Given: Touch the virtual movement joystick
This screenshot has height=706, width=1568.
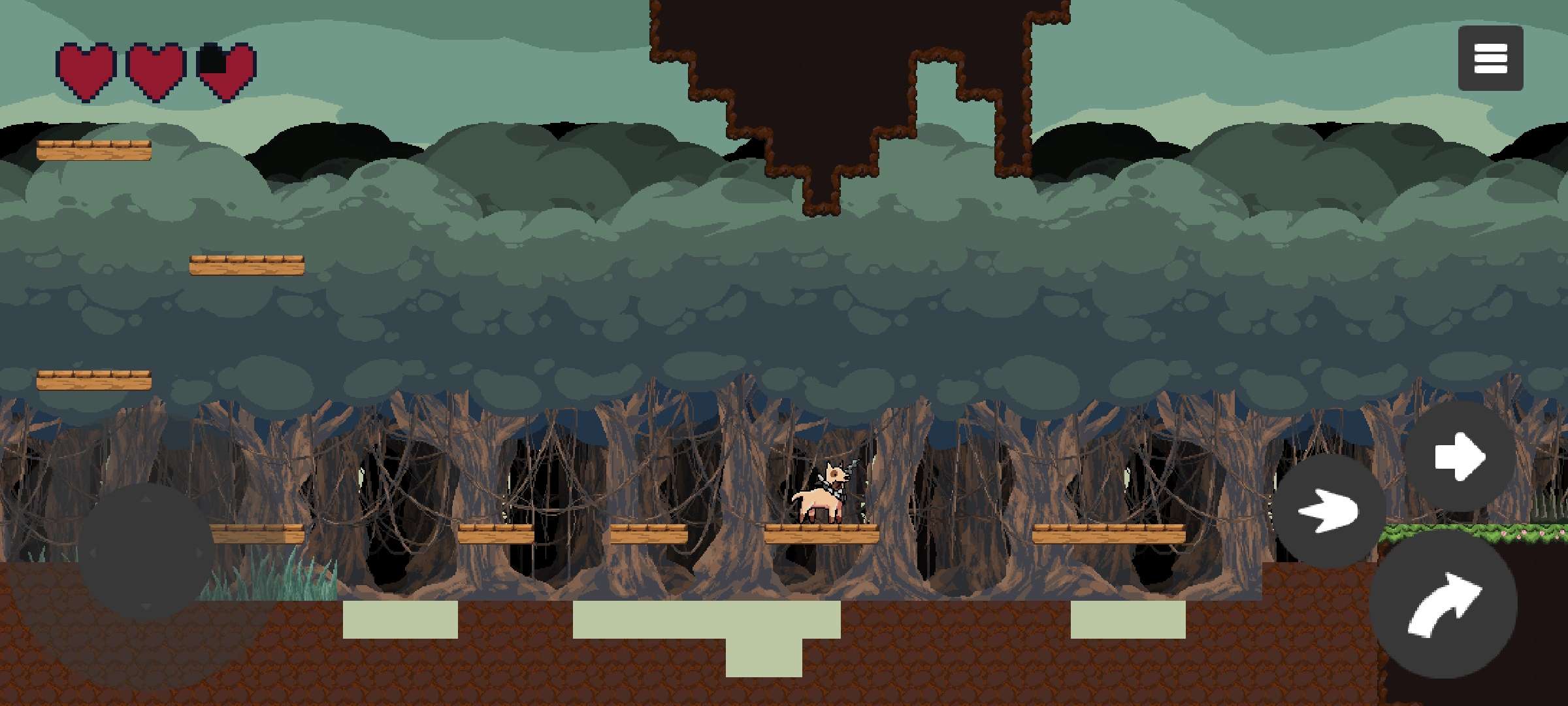Looking at the screenshot, I should [x=146, y=552].
